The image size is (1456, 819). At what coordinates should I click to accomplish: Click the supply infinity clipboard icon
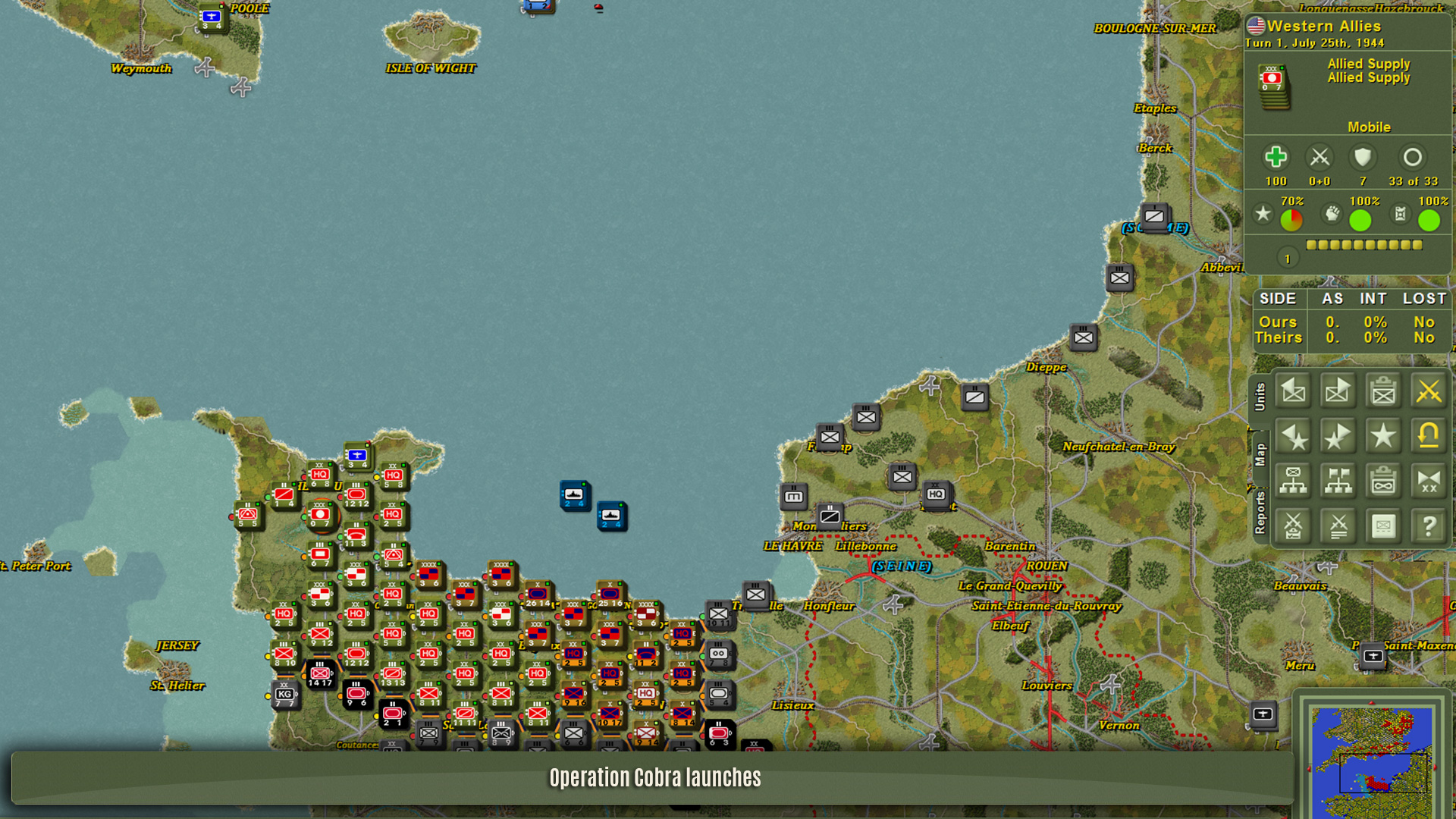pyautogui.click(x=1383, y=481)
